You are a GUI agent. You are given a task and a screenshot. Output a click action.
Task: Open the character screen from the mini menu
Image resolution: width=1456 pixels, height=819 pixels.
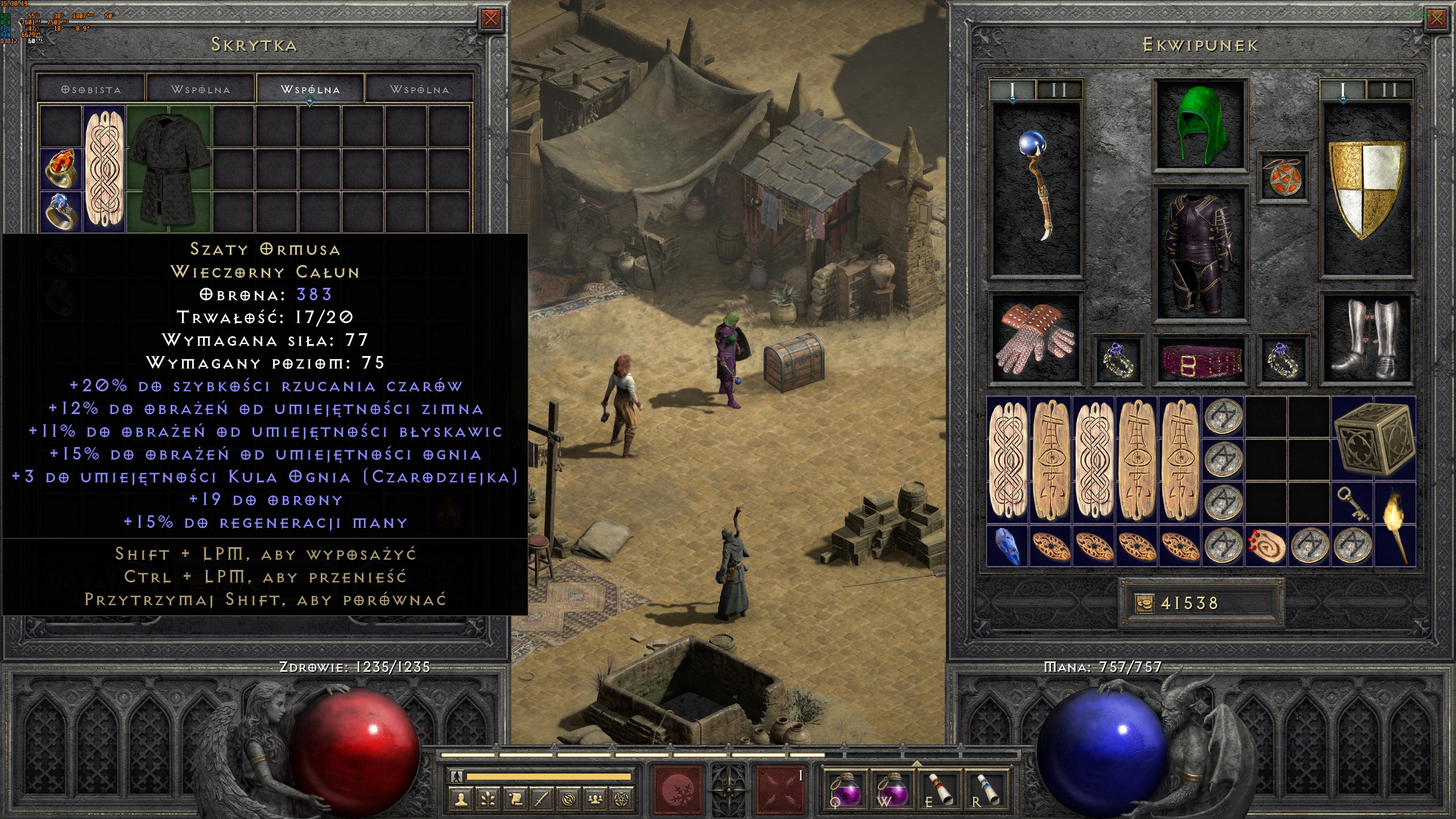point(461,800)
